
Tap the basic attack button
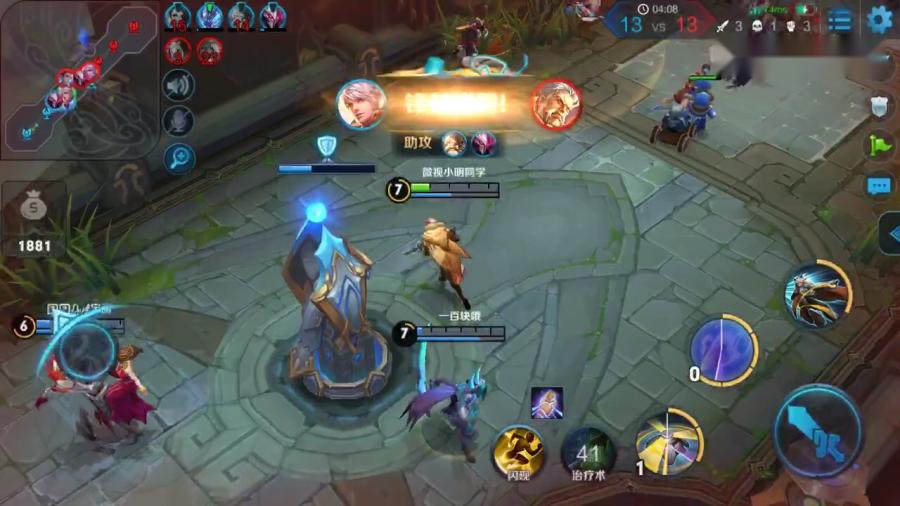pyautogui.click(x=818, y=431)
